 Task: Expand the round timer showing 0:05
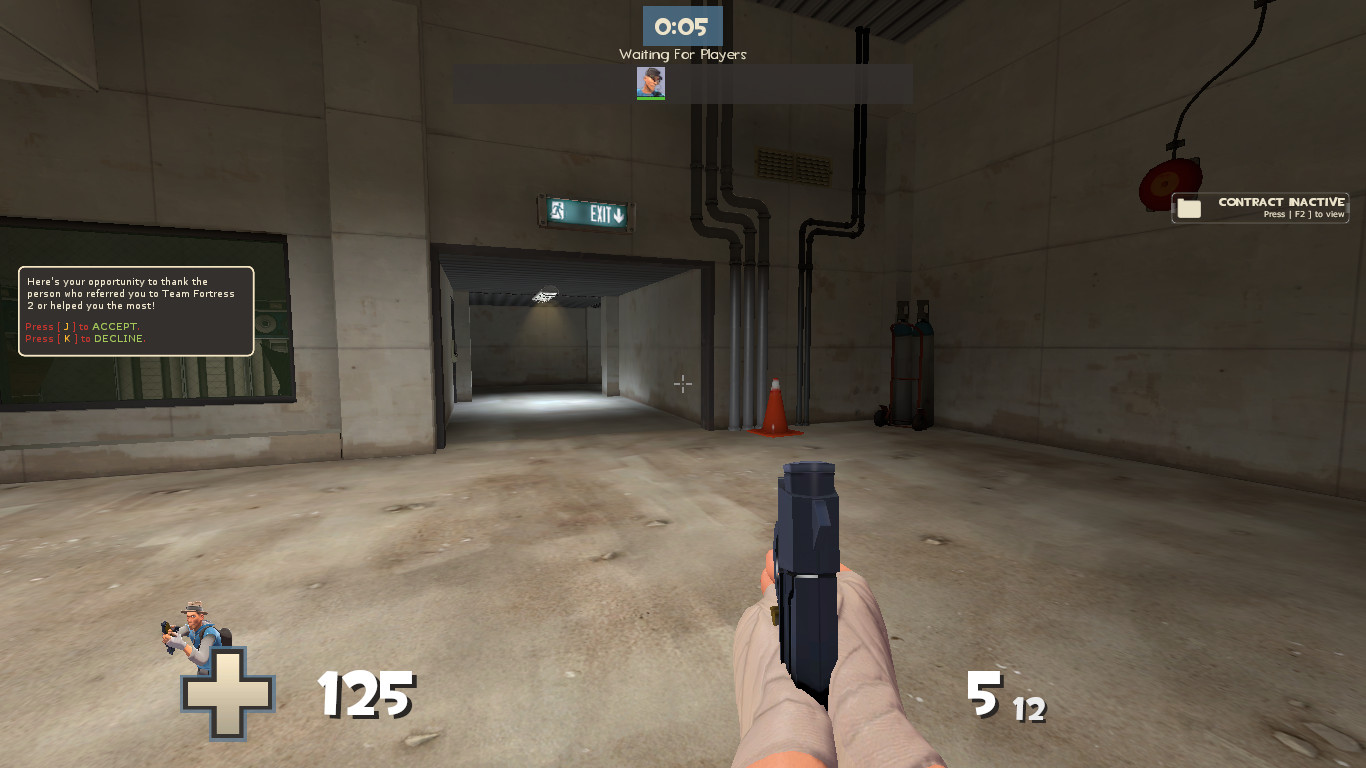pos(682,27)
